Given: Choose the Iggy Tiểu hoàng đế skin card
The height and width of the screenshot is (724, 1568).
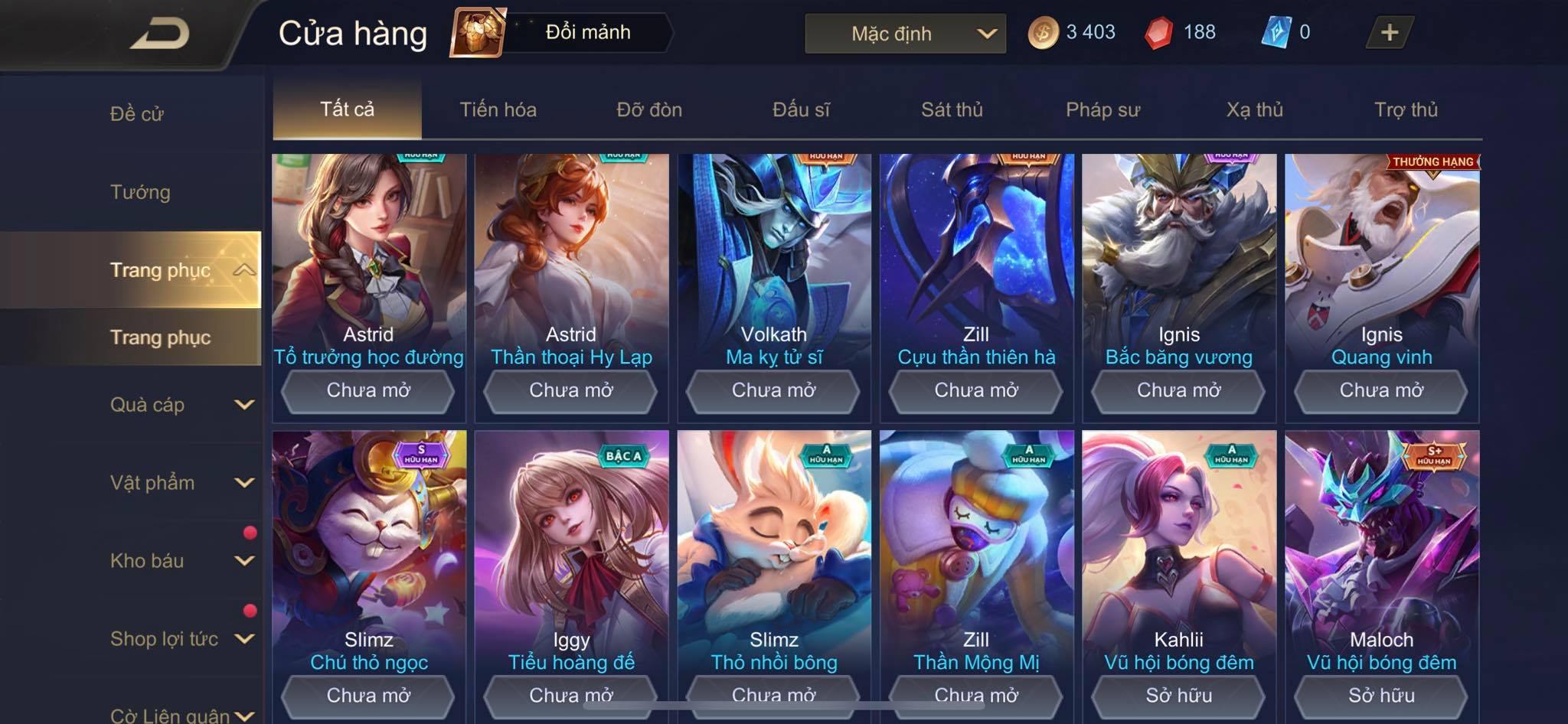Looking at the screenshot, I should click(x=571, y=566).
